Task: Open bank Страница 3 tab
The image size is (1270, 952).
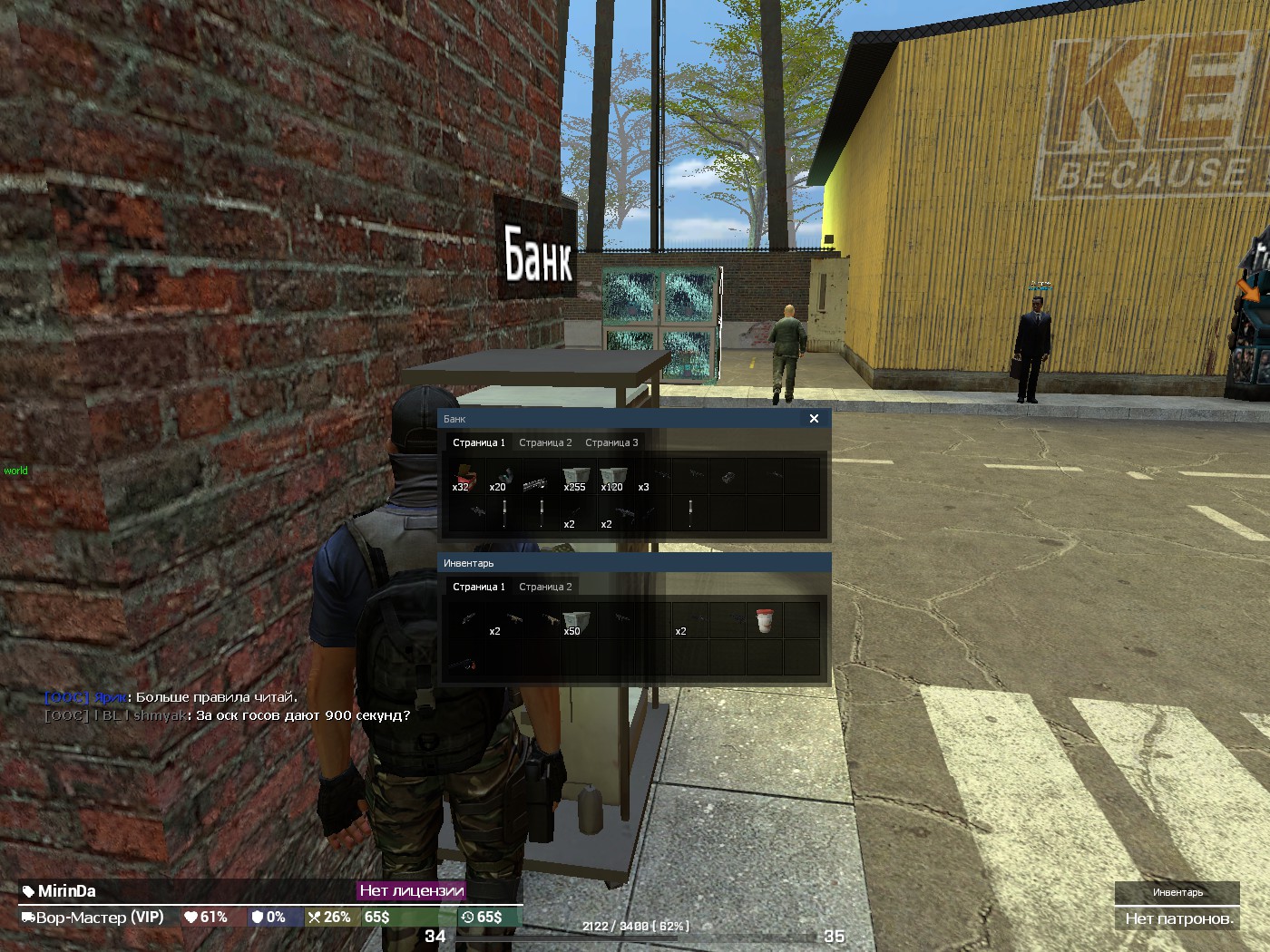Action: click(x=611, y=442)
